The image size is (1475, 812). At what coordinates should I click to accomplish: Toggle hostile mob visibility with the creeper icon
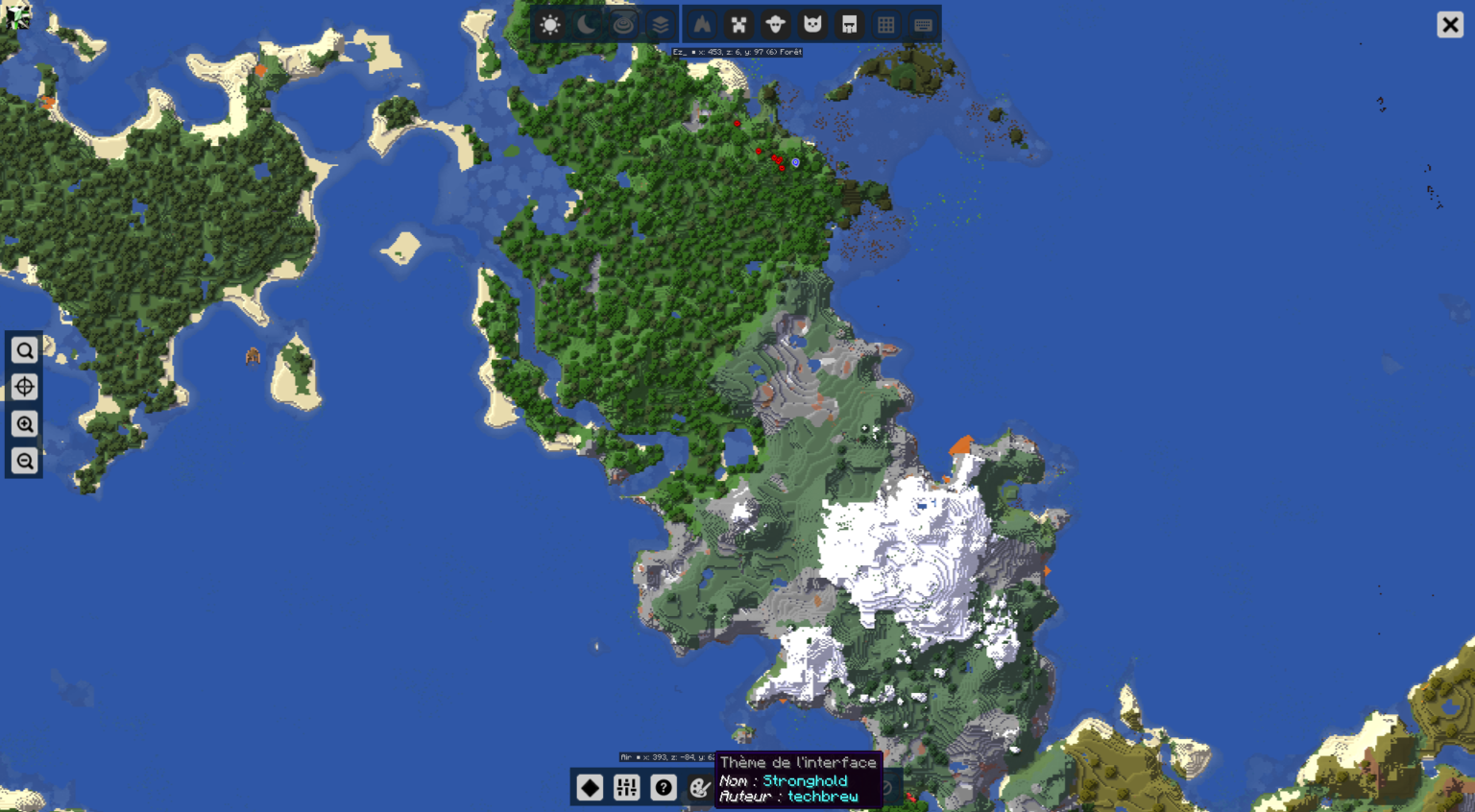tap(737, 24)
